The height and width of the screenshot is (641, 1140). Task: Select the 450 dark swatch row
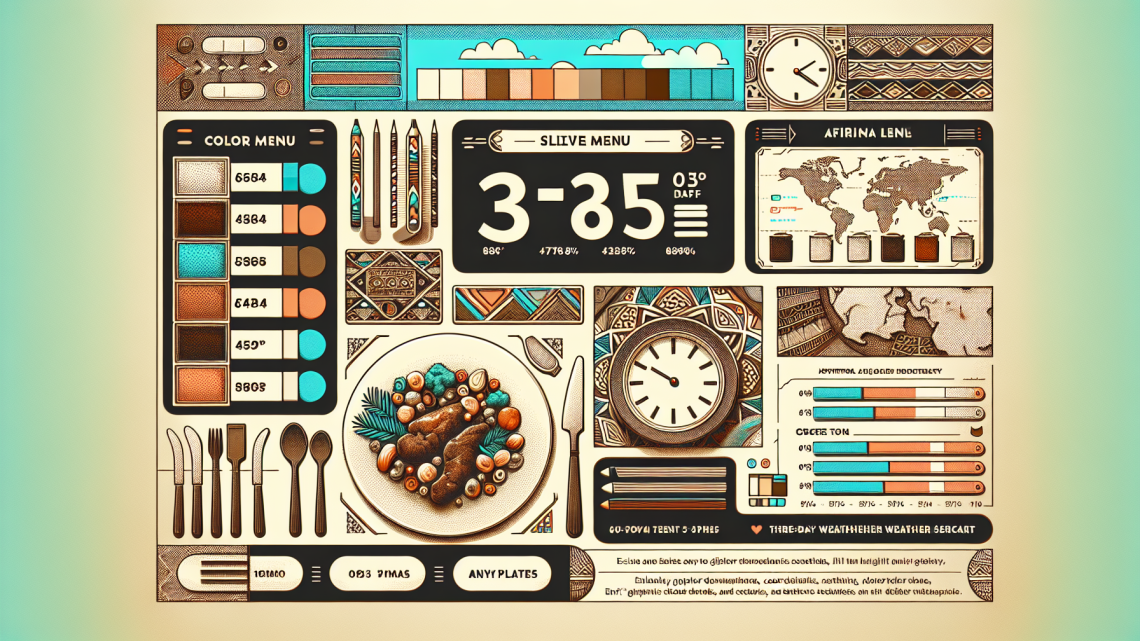(x=250, y=343)
